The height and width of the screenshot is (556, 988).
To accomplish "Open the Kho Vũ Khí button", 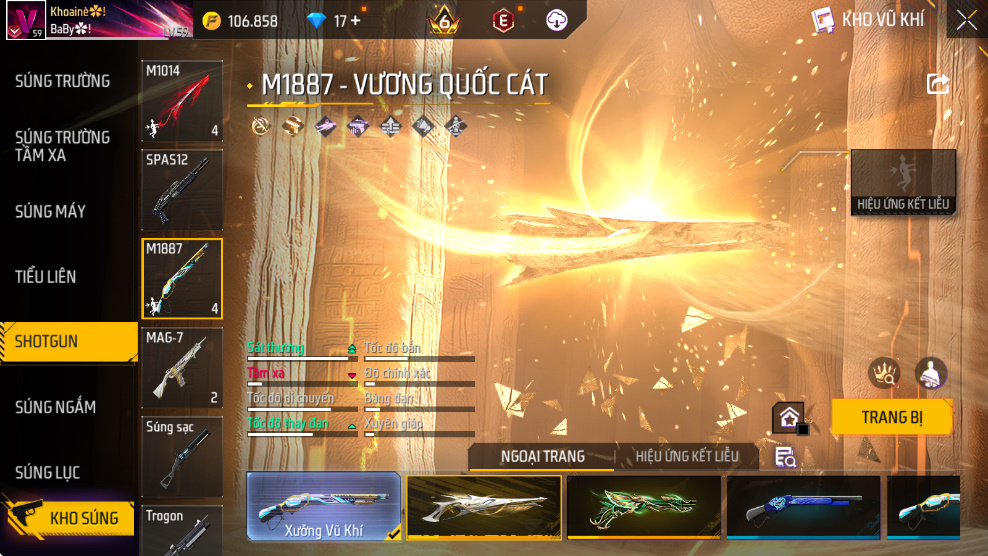I will (868, 20).
